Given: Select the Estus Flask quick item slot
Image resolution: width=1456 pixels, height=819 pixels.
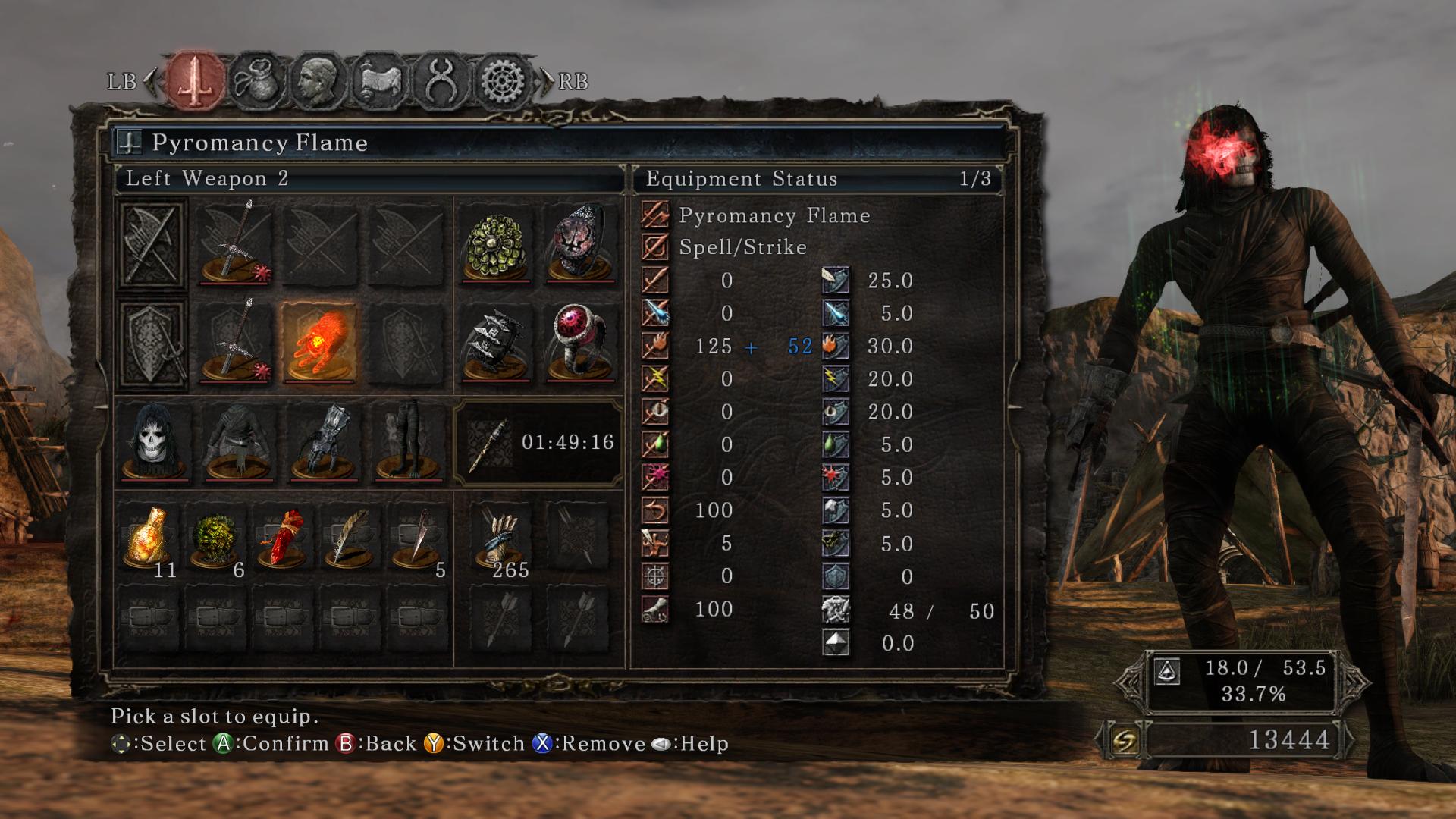Looking at the screenshot, I should tap(149, 538).
